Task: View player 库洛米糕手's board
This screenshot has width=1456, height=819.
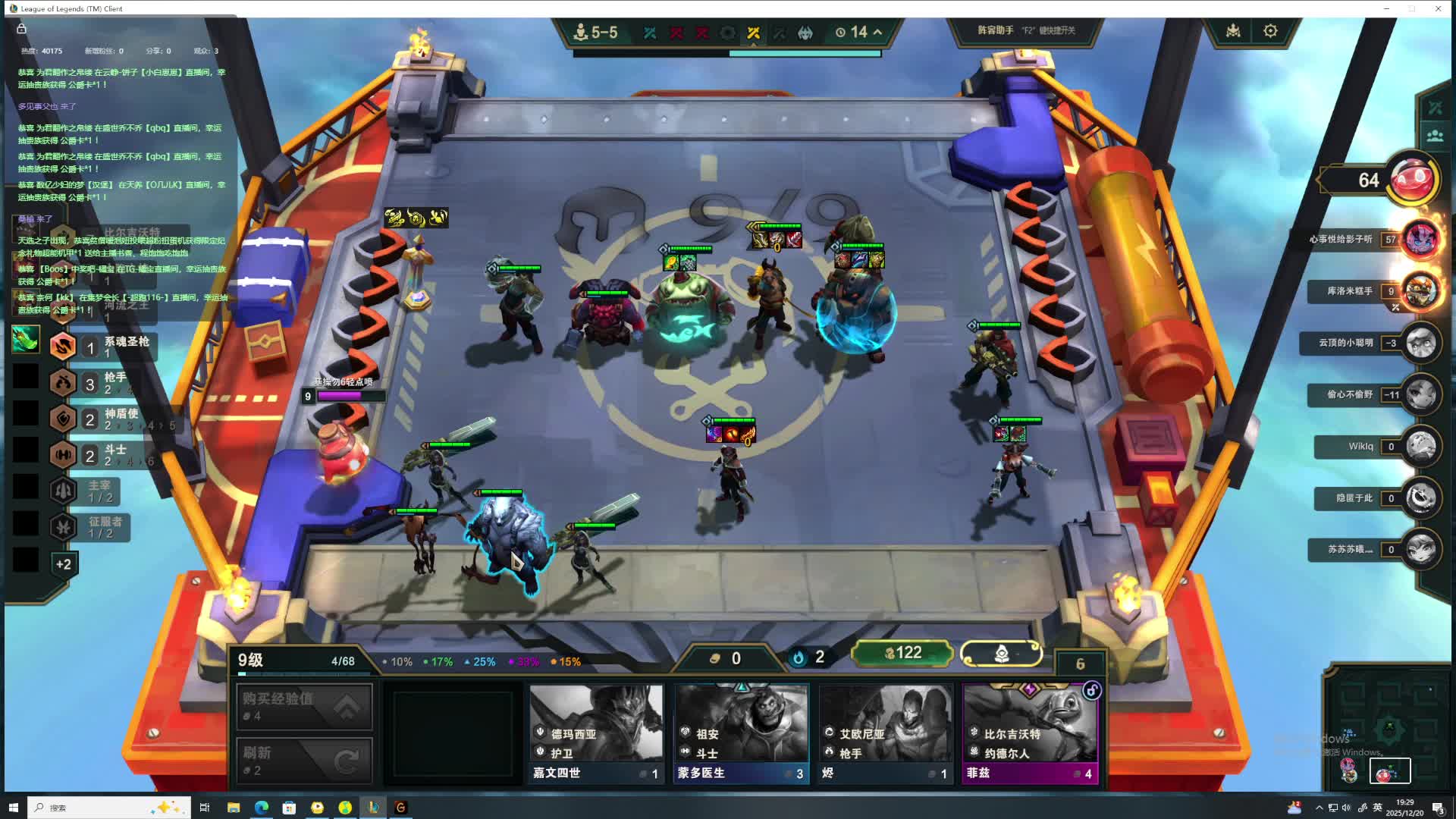Action: point(1420,291)
